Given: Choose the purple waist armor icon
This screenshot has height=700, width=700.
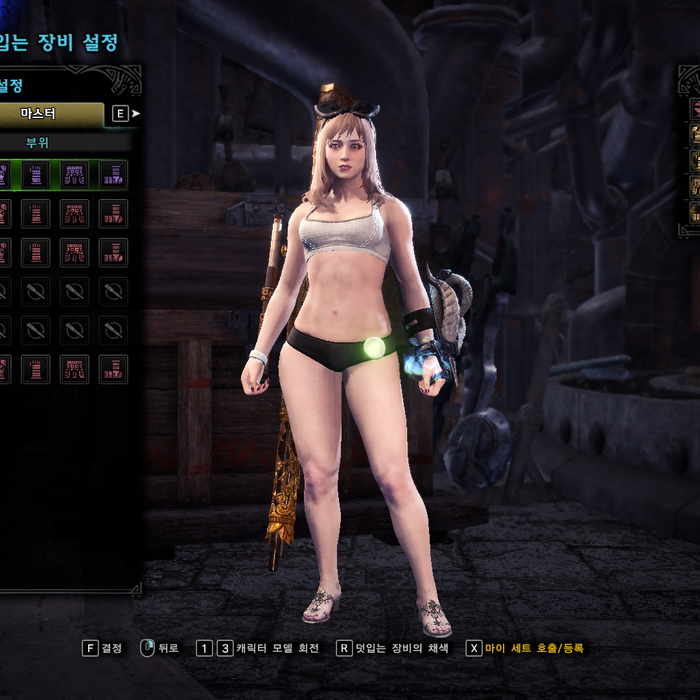Looking at the screenshot, I should click(x=74, y=175).
